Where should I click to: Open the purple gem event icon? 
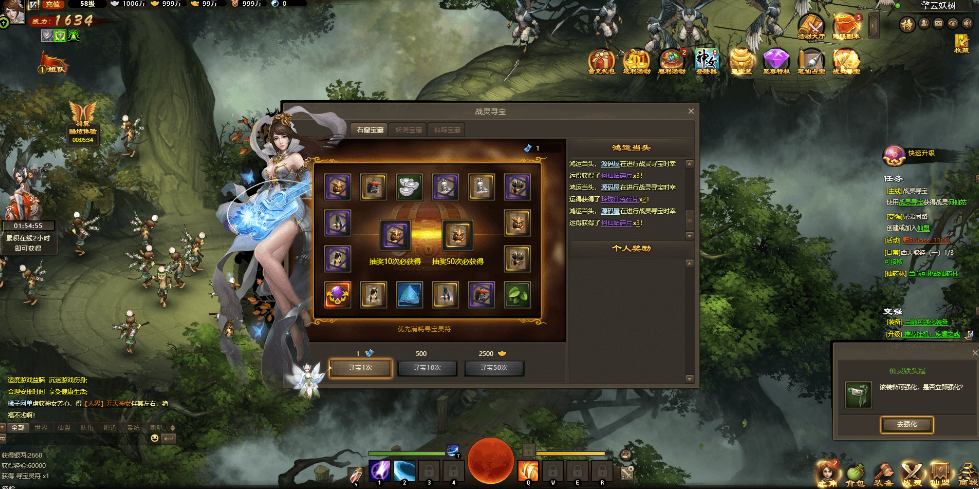tap(777, 60)
